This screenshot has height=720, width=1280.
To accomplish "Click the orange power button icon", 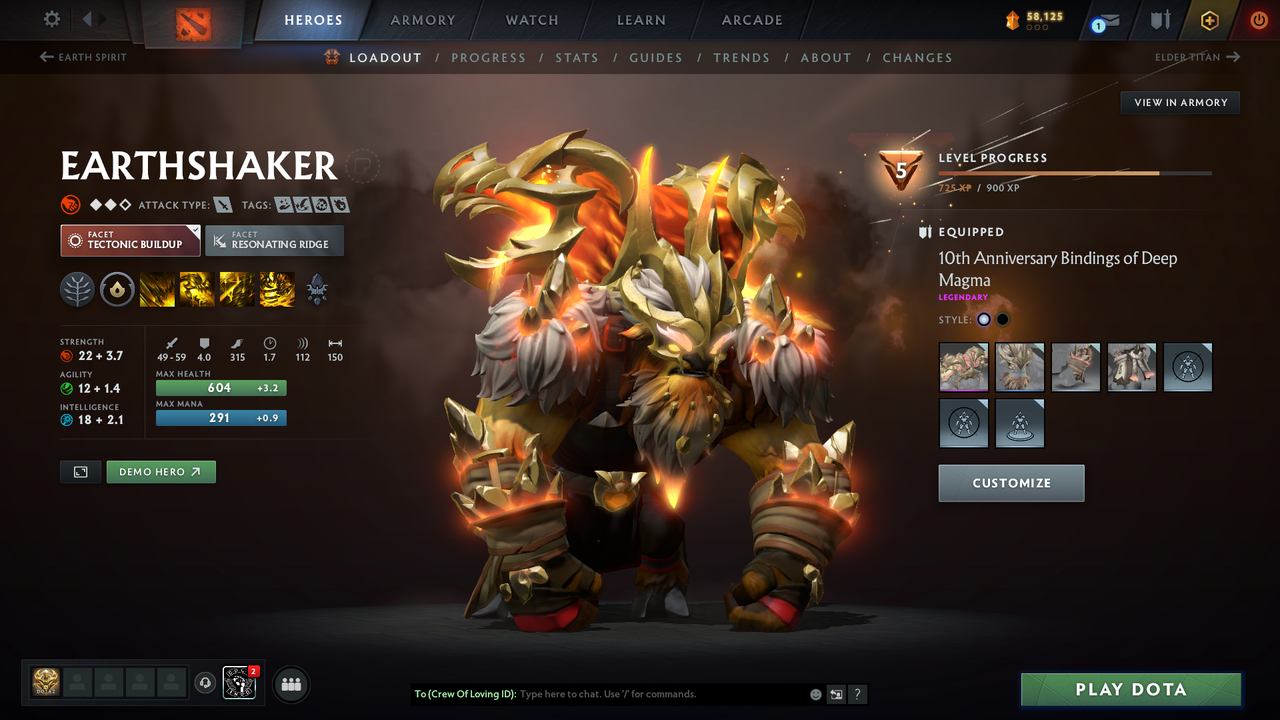I will (1258, 19).
